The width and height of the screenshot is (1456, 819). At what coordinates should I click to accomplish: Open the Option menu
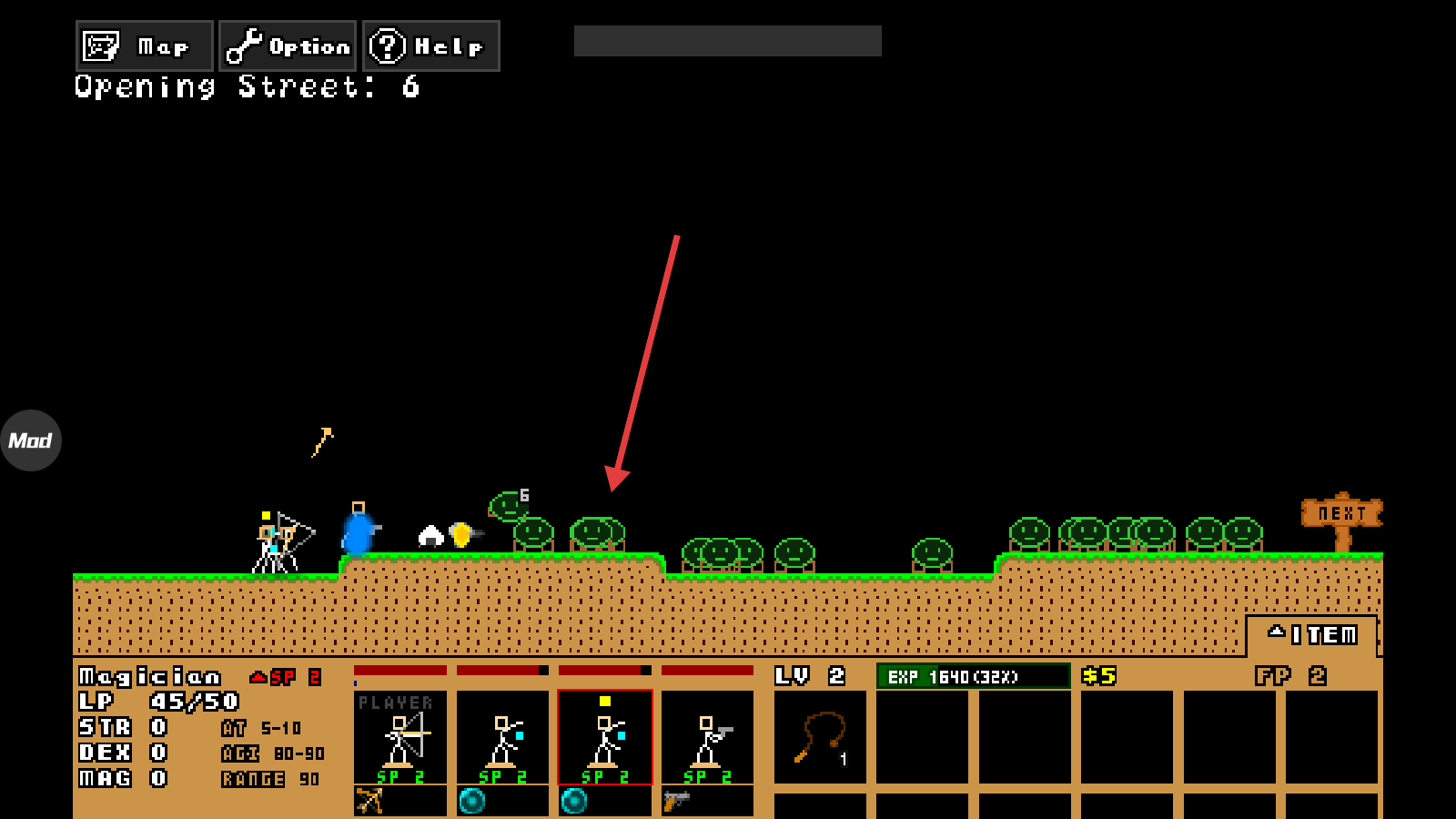(288, 46)
